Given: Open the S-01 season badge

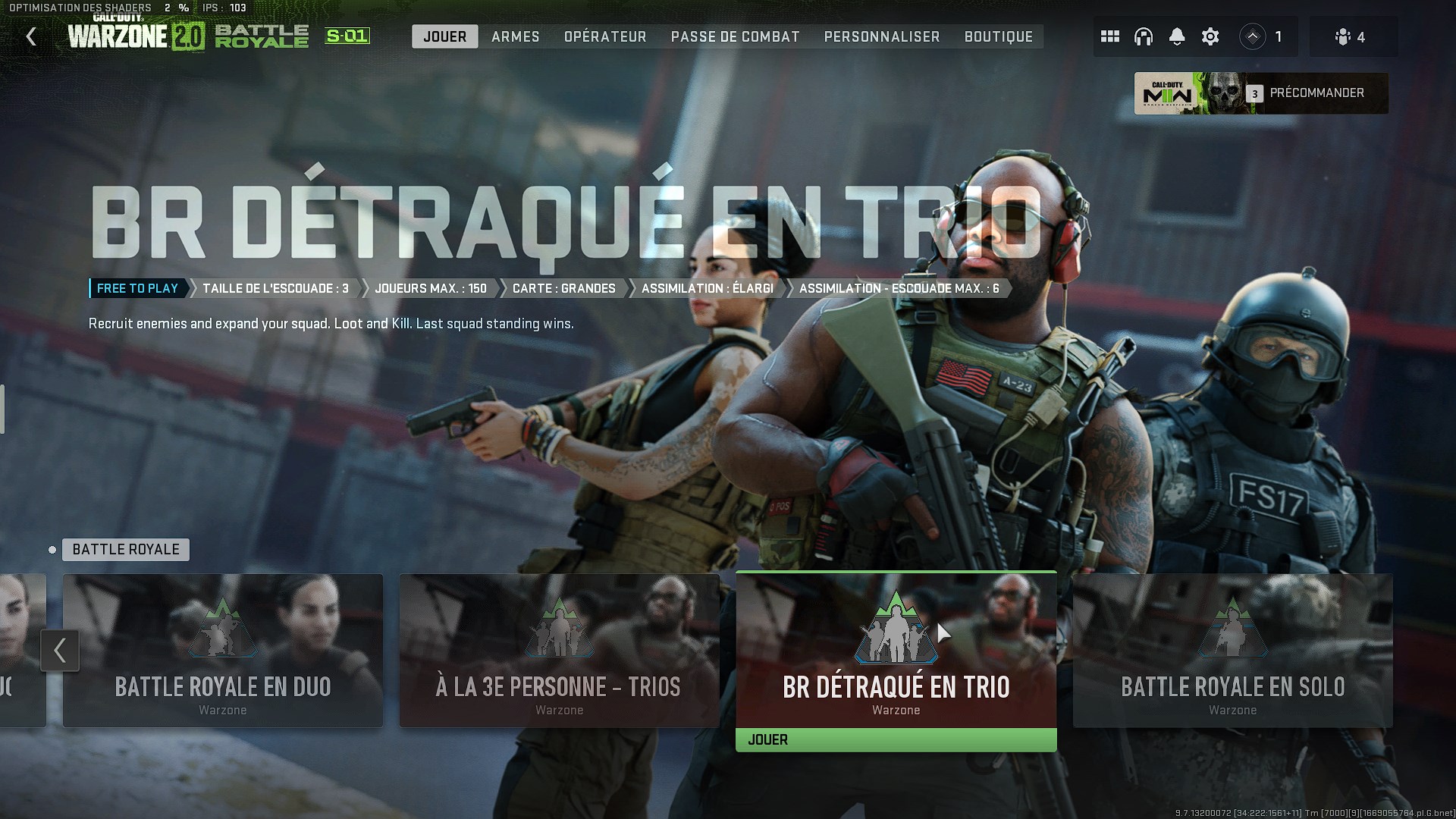Looking at the screenshot, I should click(x=347, y=35).
